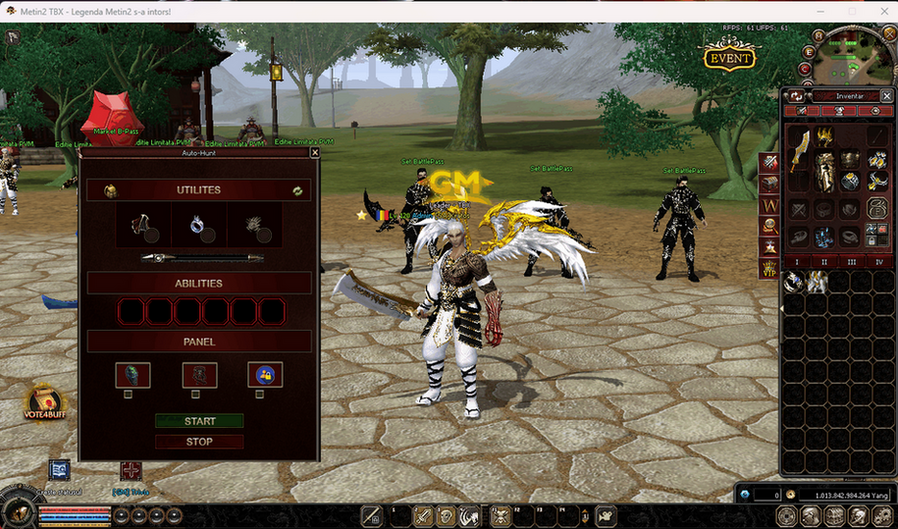Click the refresh arrows in the UTILITES header
898x529 pixels.
click(297, 190)
